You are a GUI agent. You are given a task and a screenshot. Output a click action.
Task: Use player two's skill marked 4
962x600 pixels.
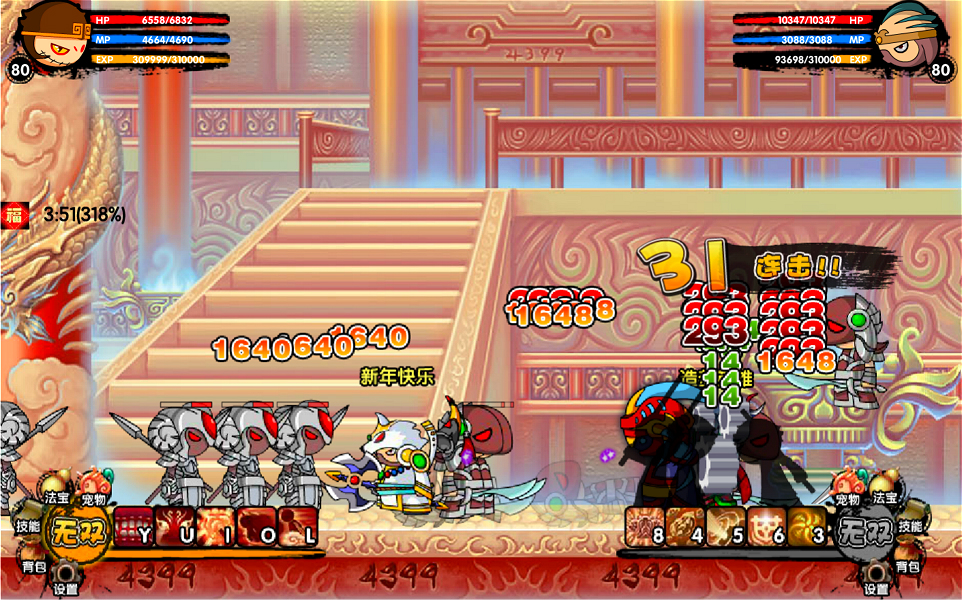point(686,527)
